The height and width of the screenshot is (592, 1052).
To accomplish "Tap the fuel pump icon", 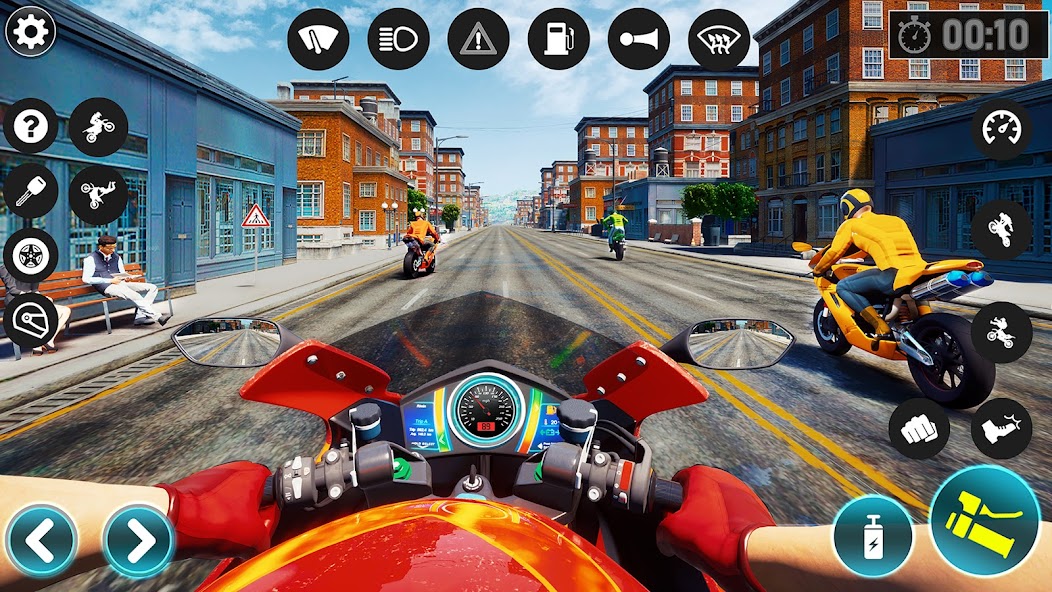I will [558, 39].
